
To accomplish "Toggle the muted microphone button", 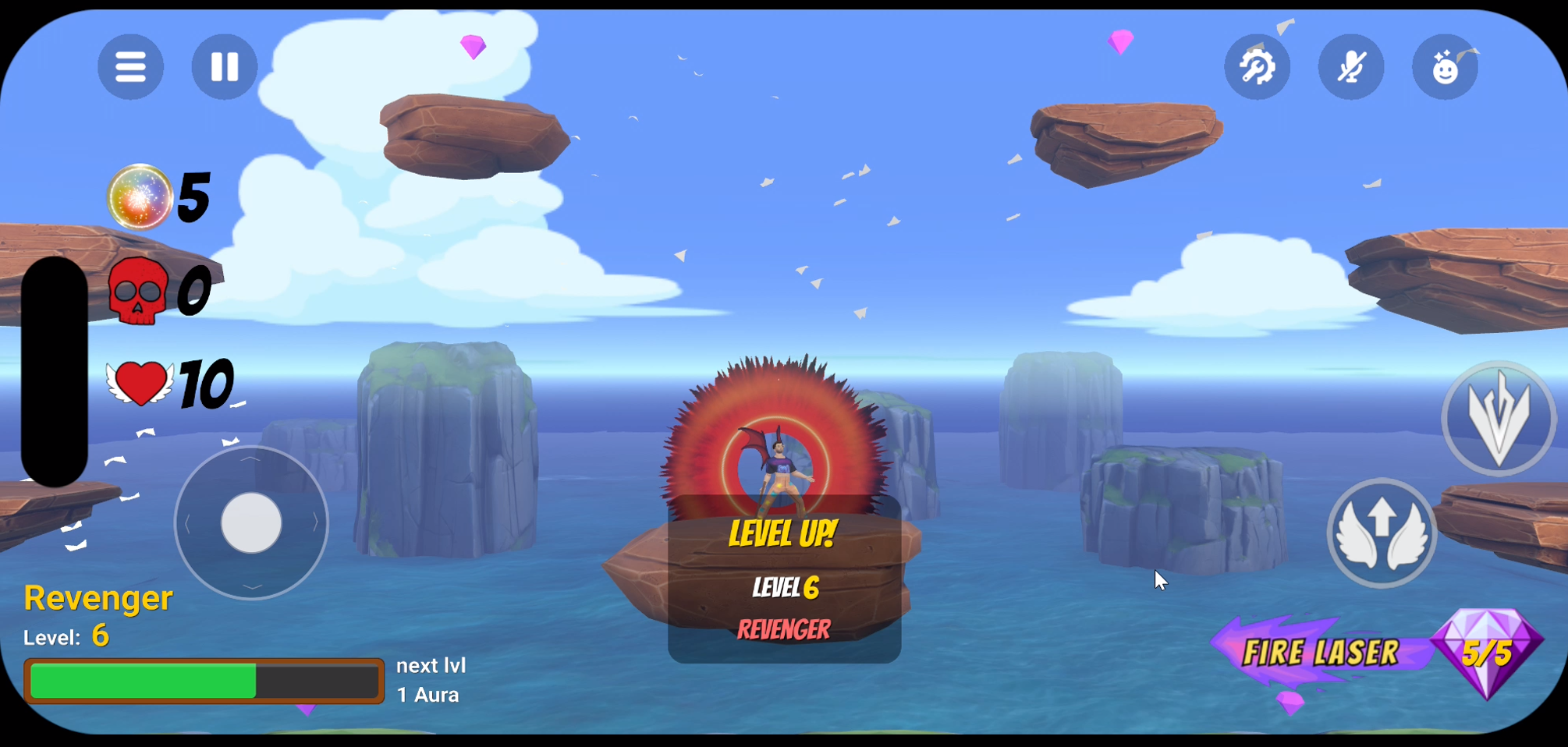I will coord(1351,67).
